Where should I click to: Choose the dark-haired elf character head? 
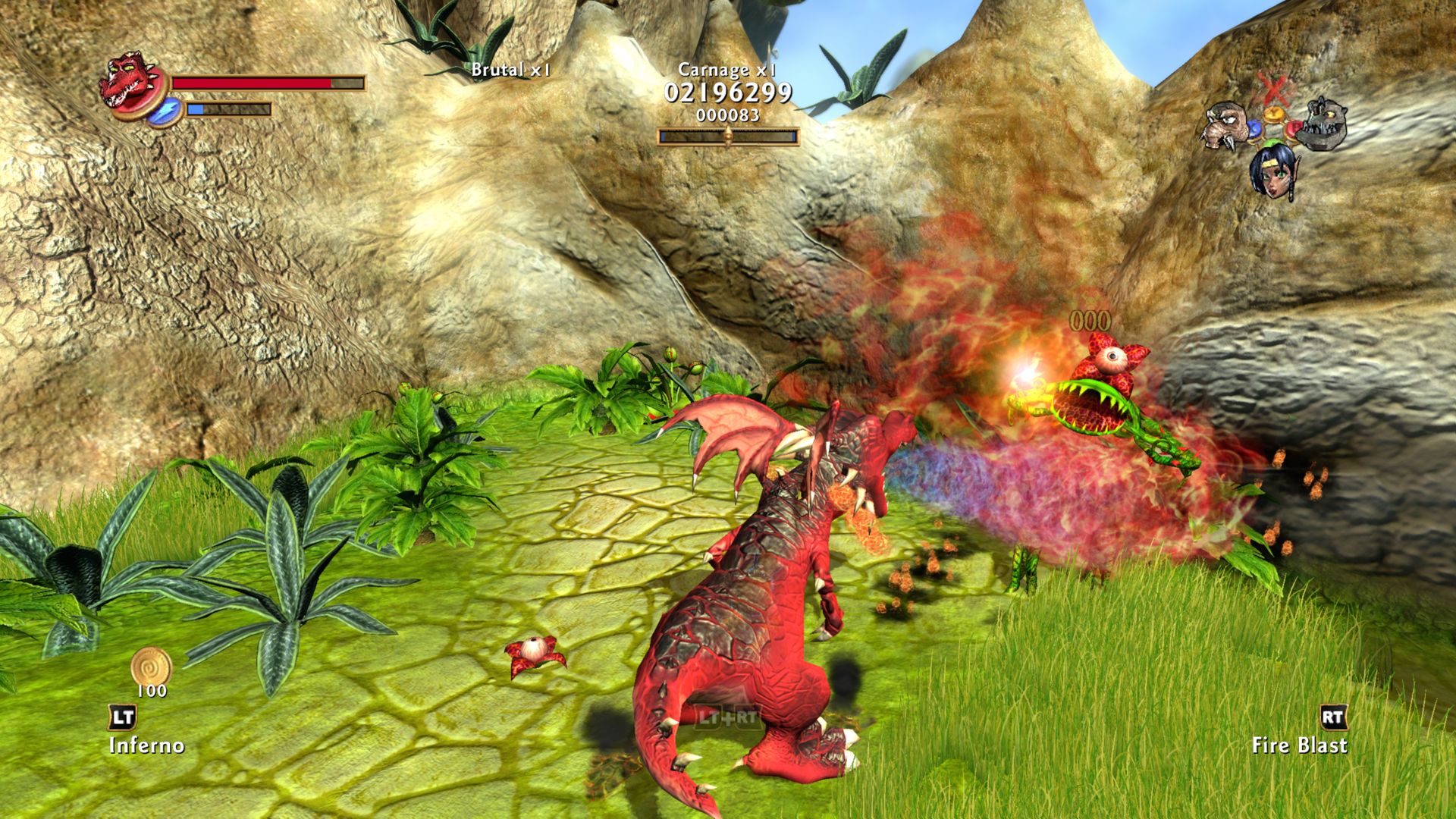pyautogui.click(x=1273, y=171)
